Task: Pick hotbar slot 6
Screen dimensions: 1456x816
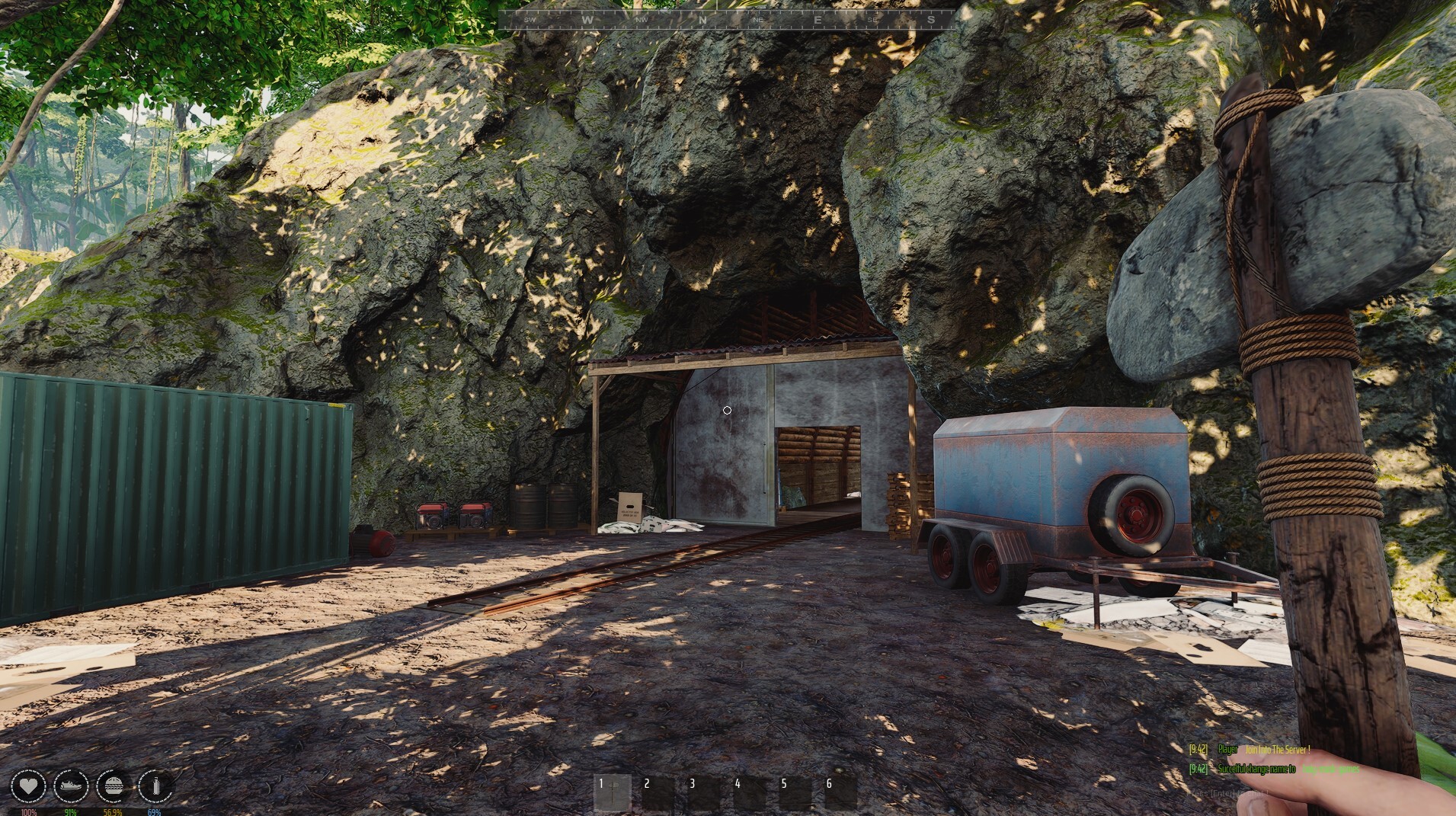Action: click(840, 793)
